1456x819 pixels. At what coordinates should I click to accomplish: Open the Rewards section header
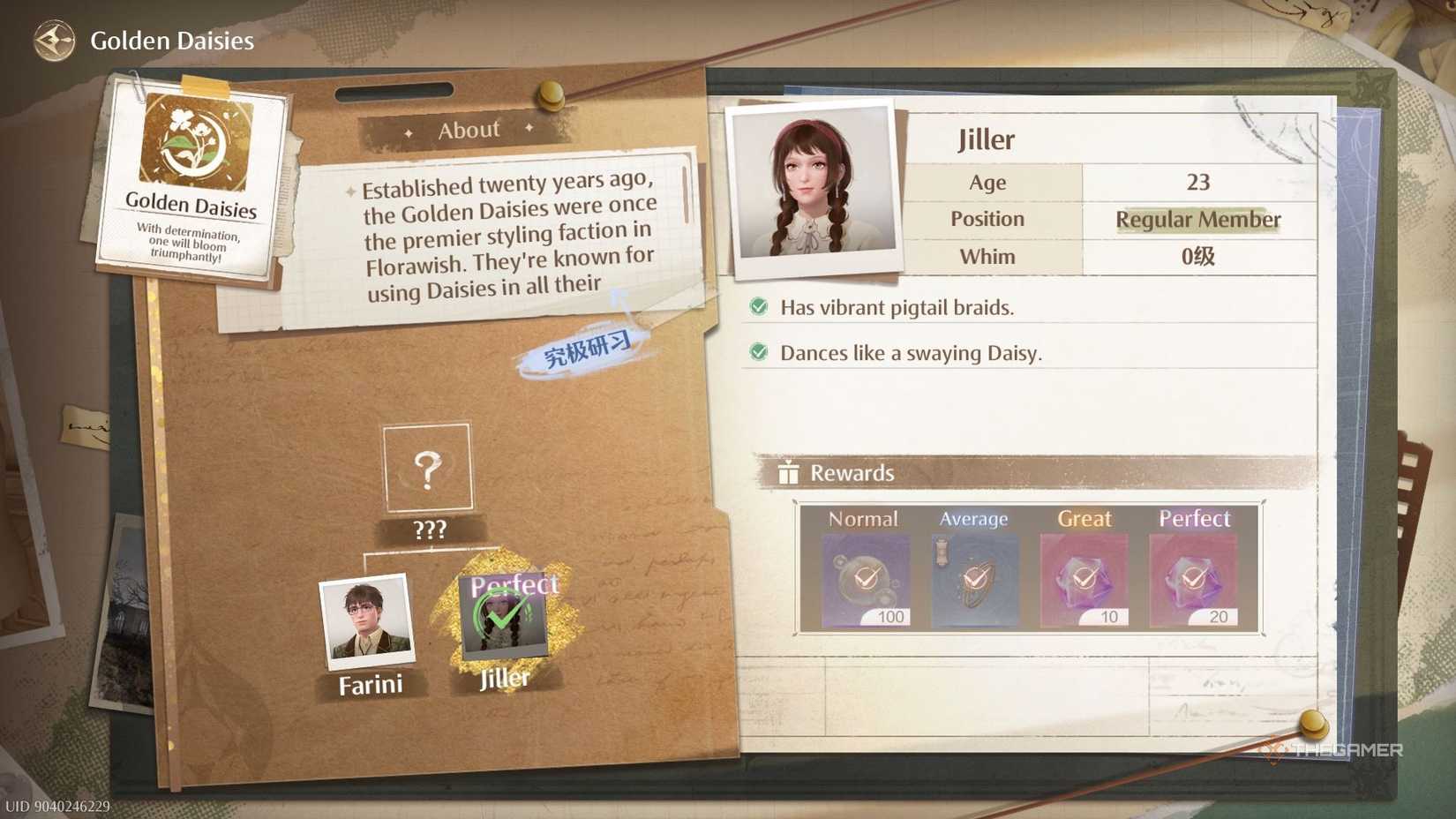click(x=852, y=472)
